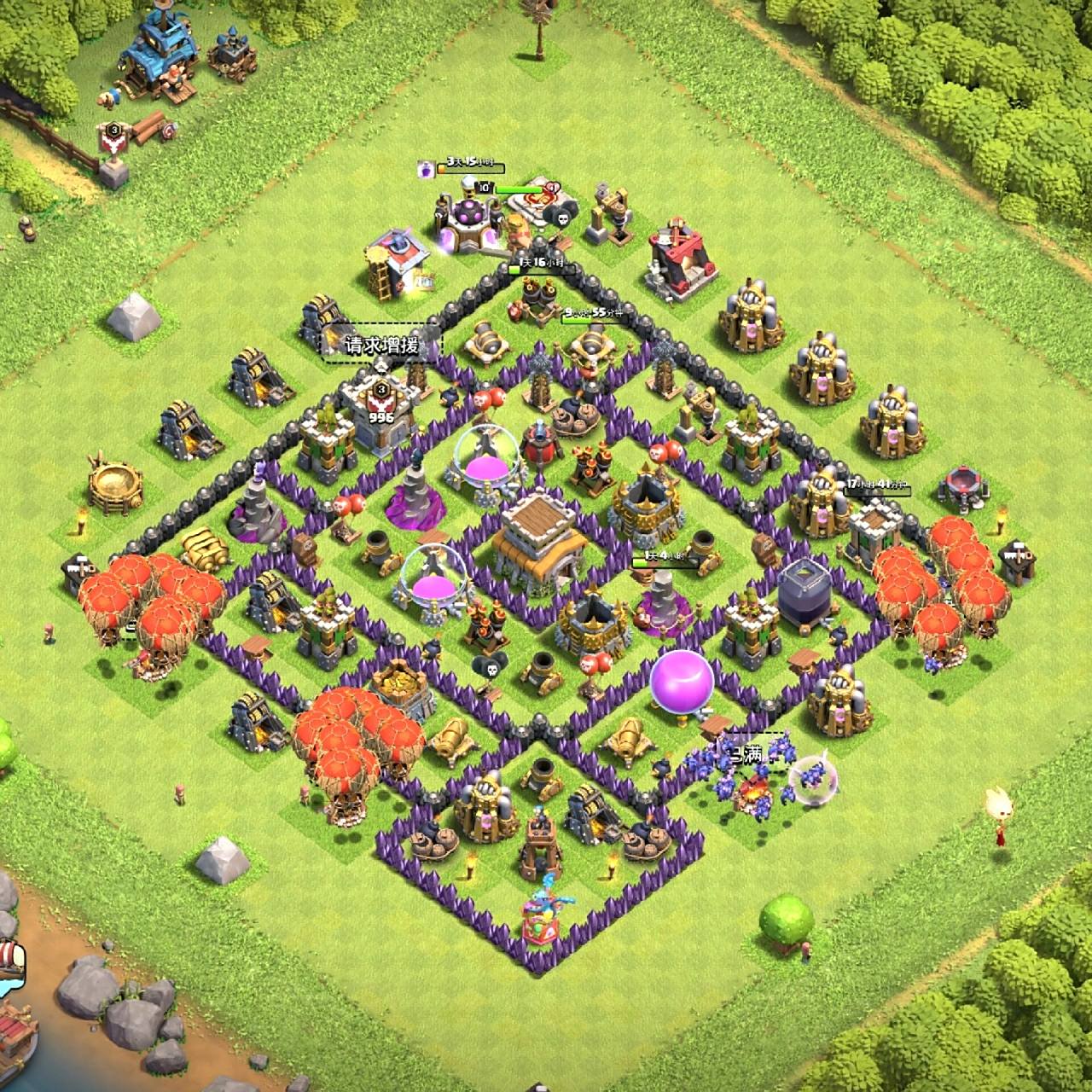Tap the 请求增援 request reinforcements bubble
1092x1092 pixels.
[381, 345]
